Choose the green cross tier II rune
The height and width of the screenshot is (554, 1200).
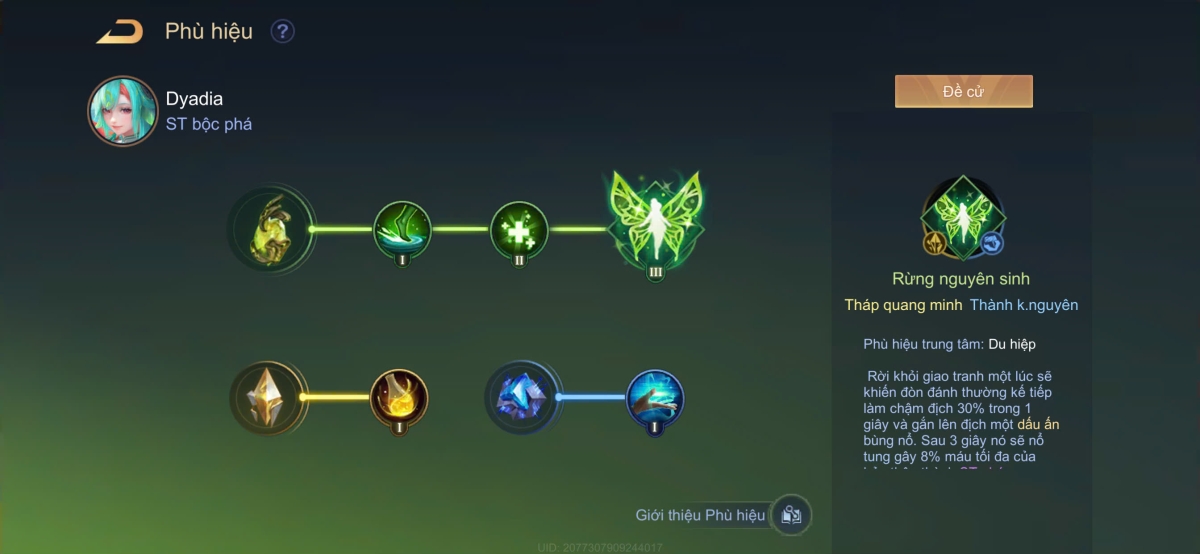519,230
